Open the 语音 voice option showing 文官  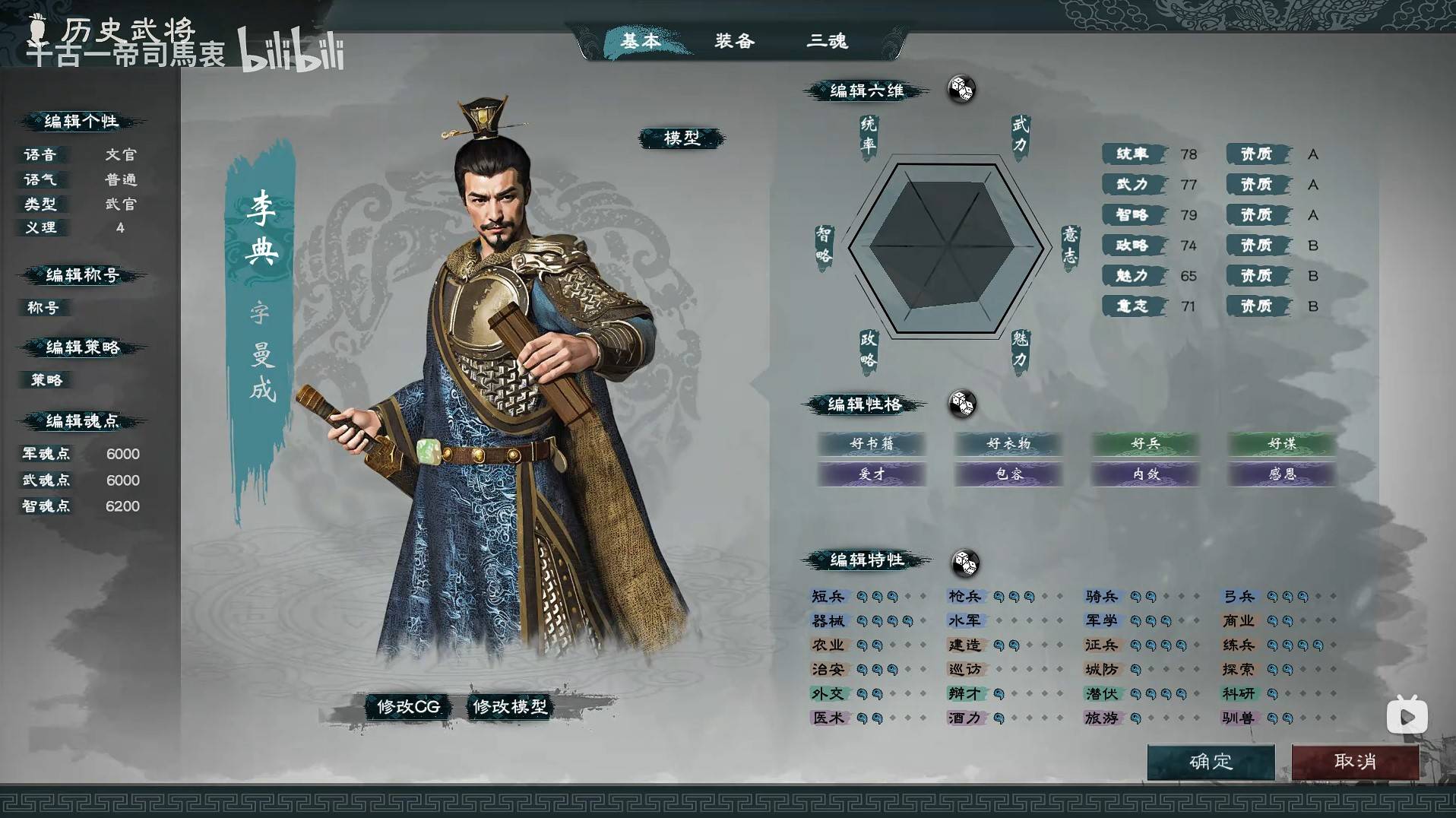(122, 154)
